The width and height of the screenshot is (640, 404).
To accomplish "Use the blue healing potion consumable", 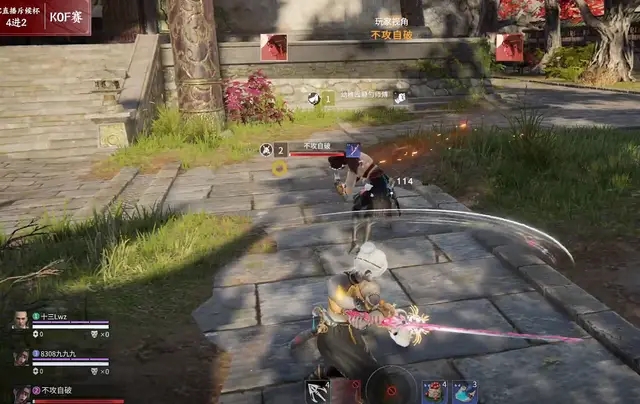I will [x=464, y=391].
